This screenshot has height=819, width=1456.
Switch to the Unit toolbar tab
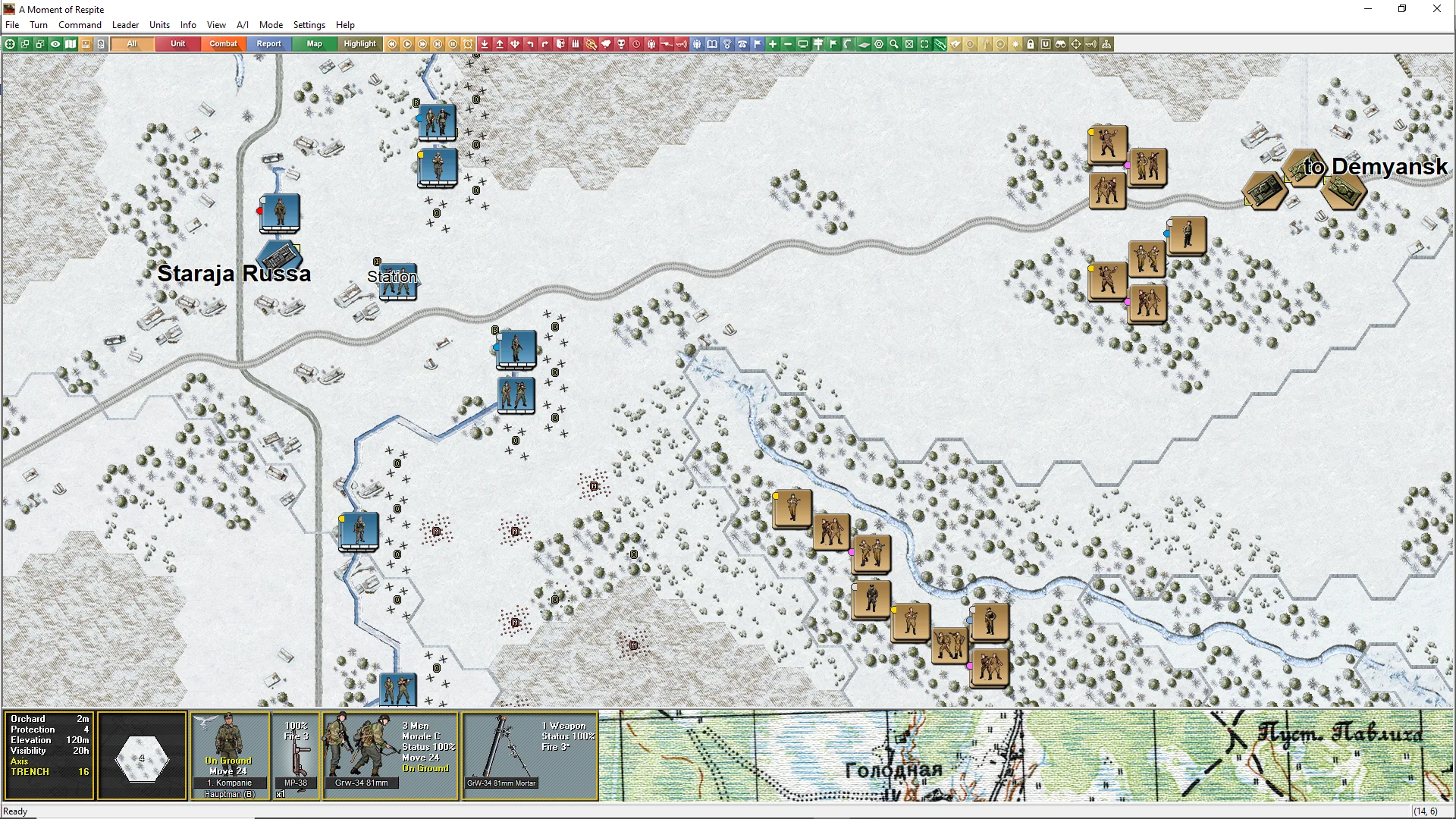[177, 44]
